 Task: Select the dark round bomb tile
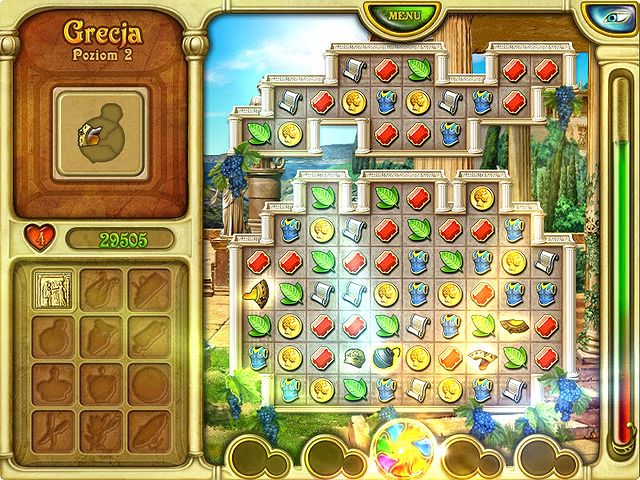coord(385,357)
